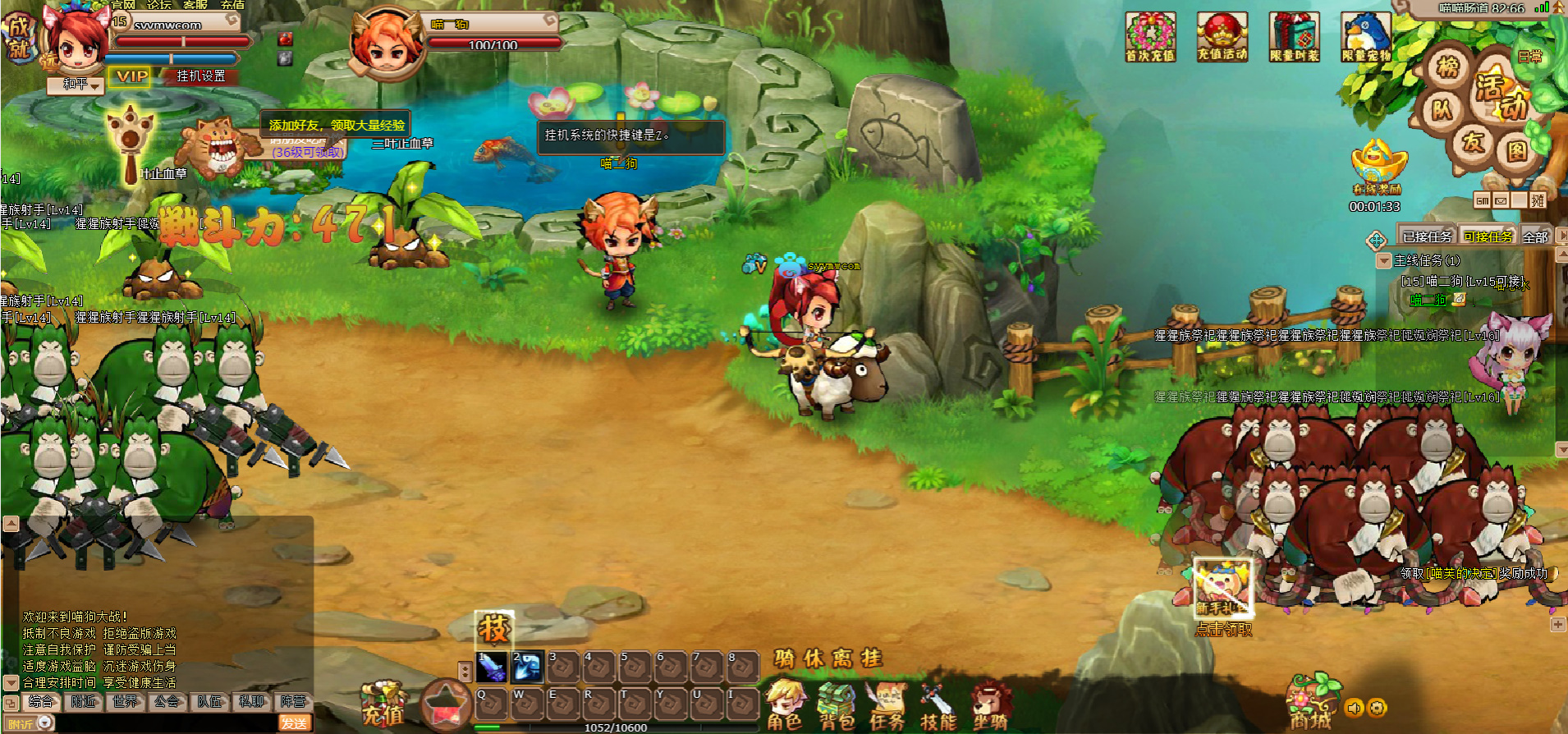Open the 角色 character menu
Screen dimensions: 1568x734
(785, 706)
